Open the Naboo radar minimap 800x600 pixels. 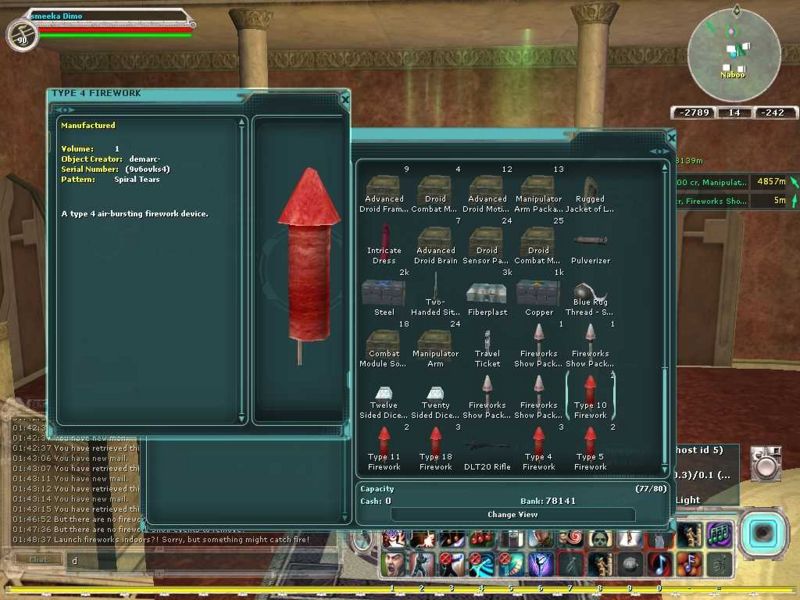click(734, 48)
